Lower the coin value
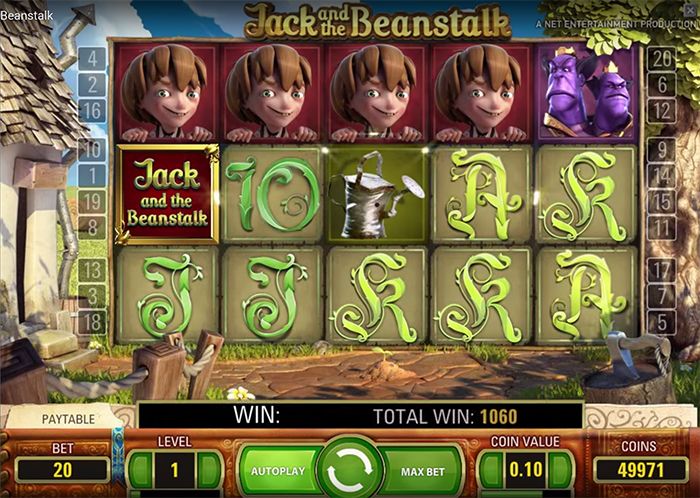This screenshot has height=498, width=700. (489, 468)
